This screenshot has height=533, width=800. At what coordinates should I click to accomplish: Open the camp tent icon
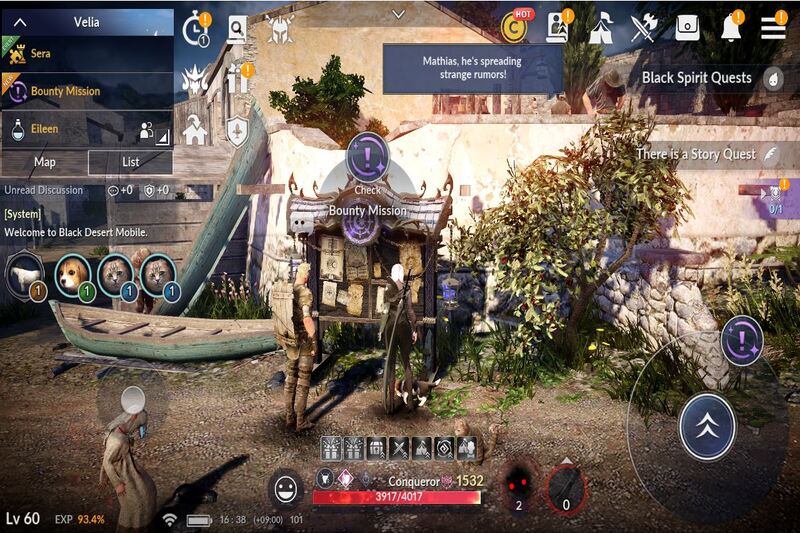point(600,28)
